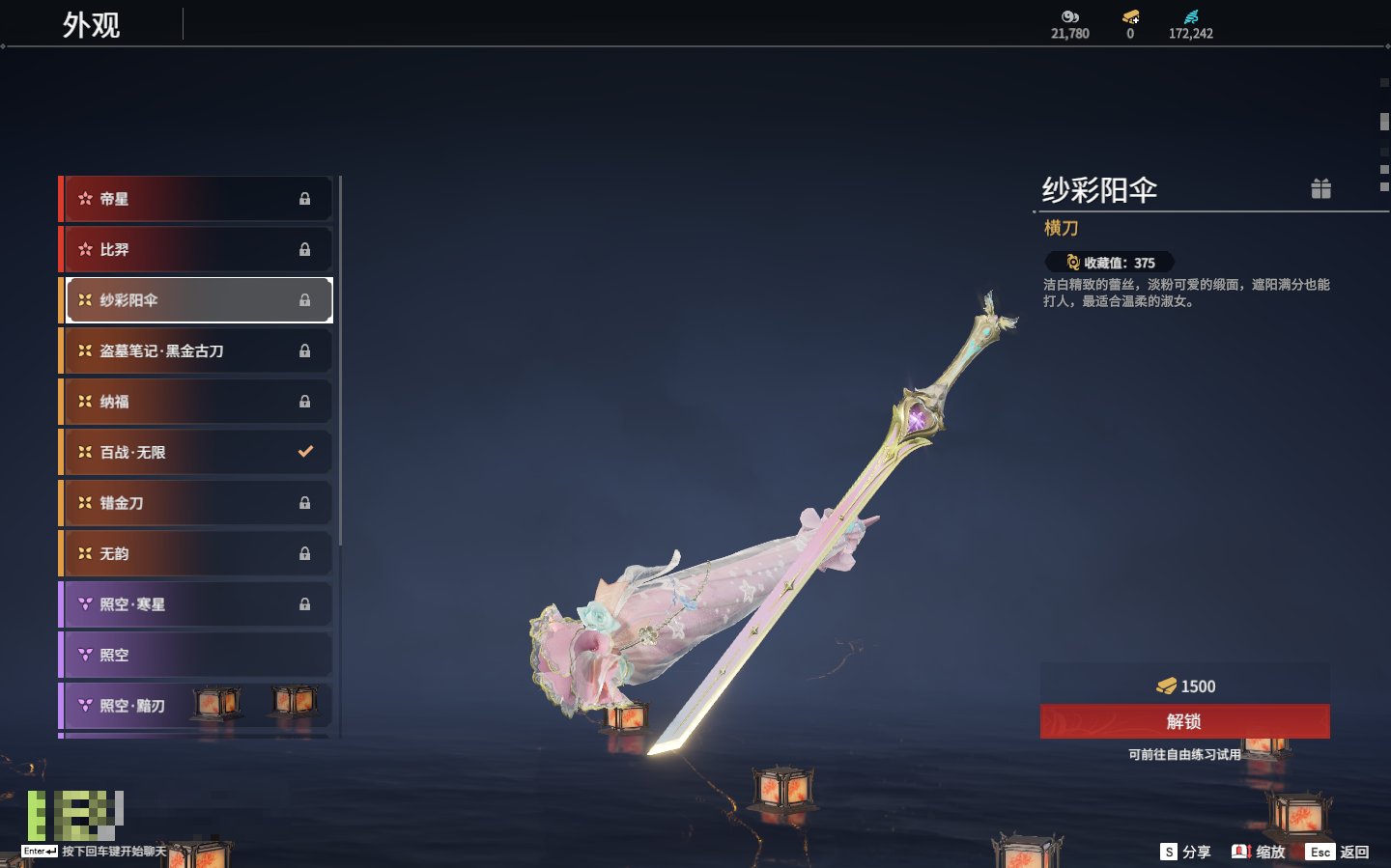Click the red 解锁 unlock button

(1184, 721)
